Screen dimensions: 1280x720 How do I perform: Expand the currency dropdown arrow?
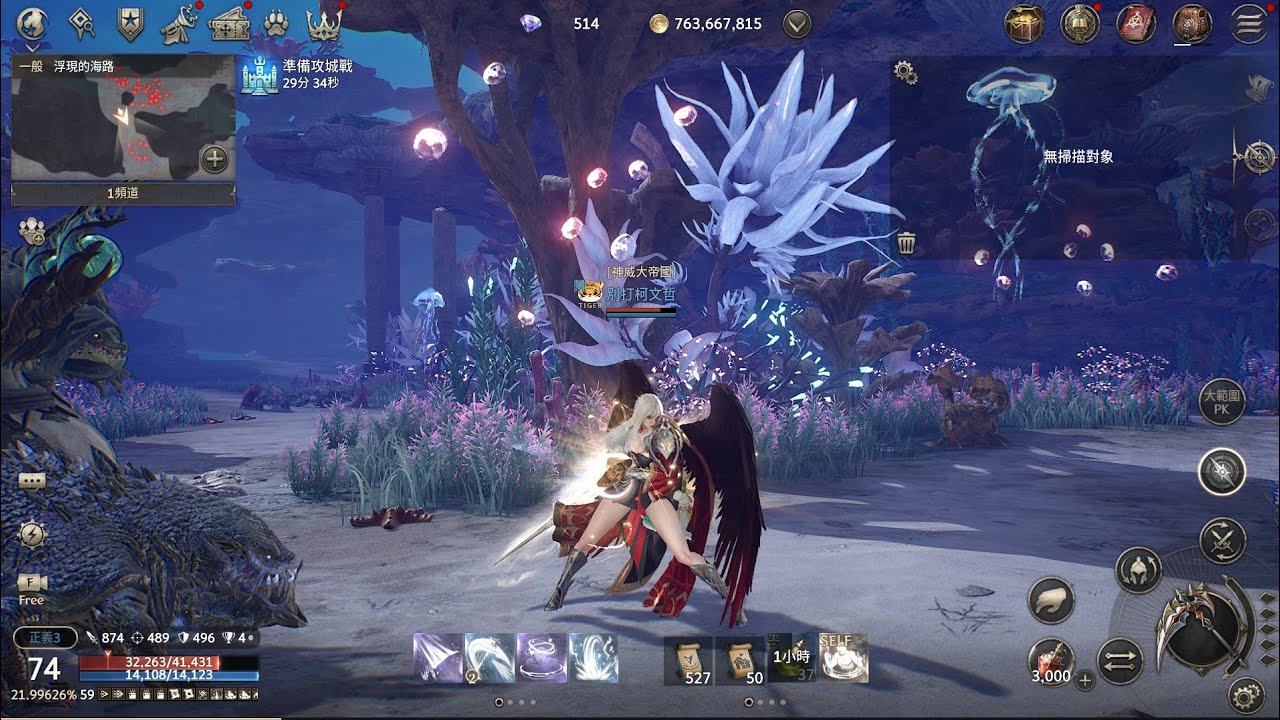click(797, 24)
